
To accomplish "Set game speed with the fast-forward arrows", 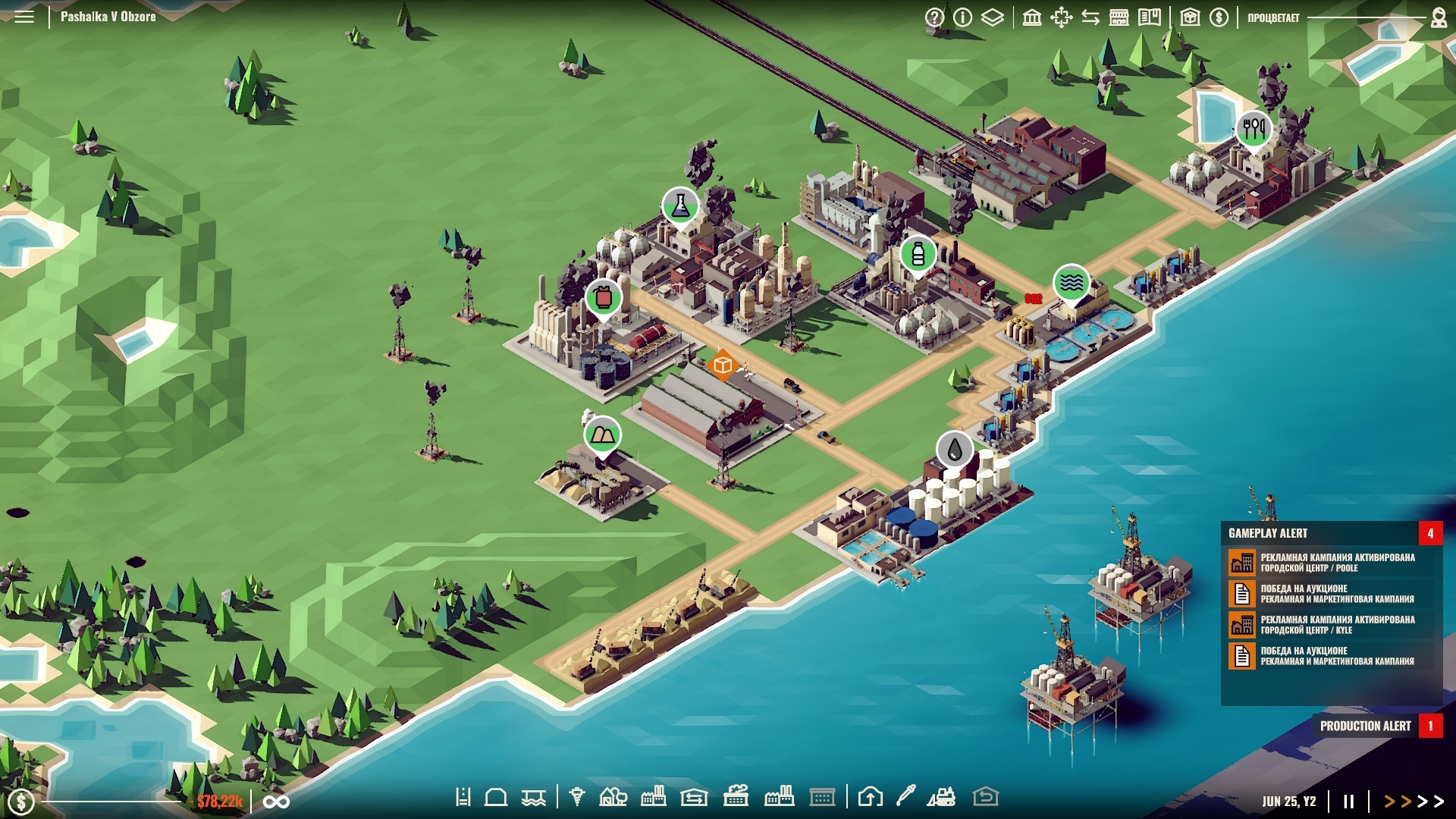I will point(1414,801).
